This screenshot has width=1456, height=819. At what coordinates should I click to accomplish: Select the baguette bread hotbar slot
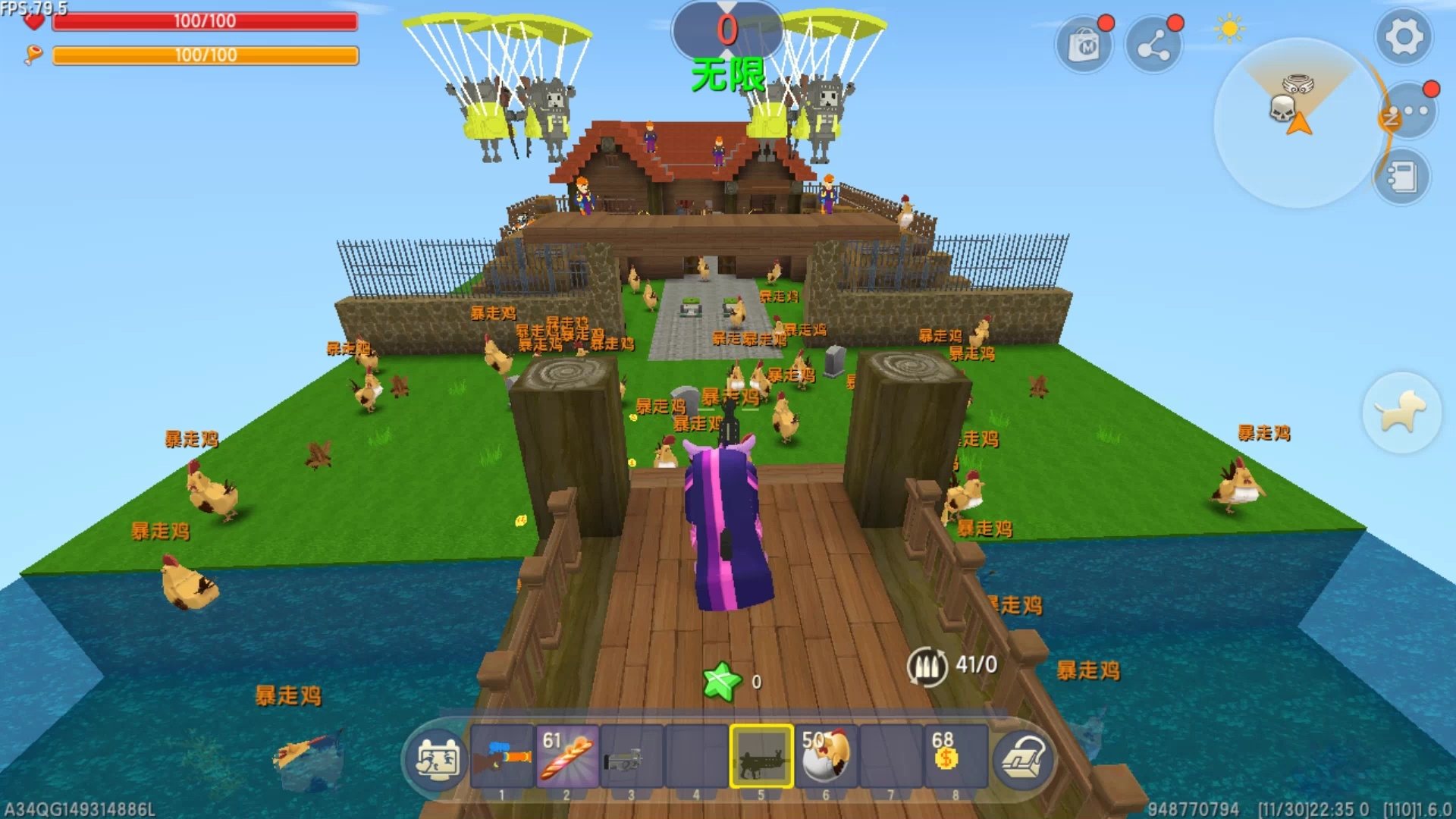567,757
